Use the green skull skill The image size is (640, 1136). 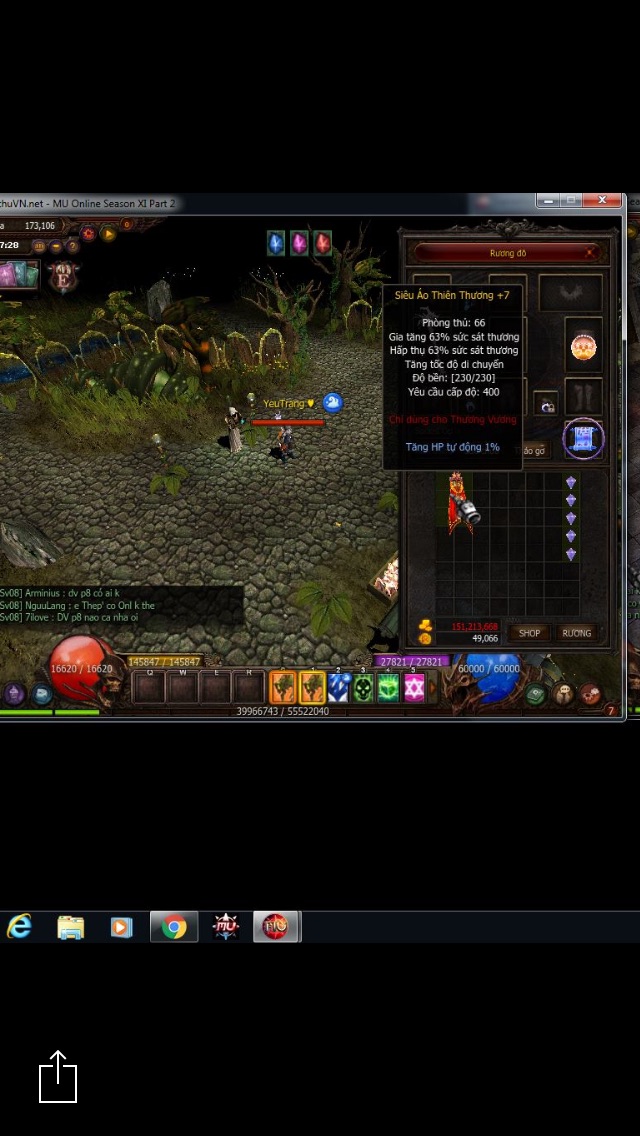point(363,687)
